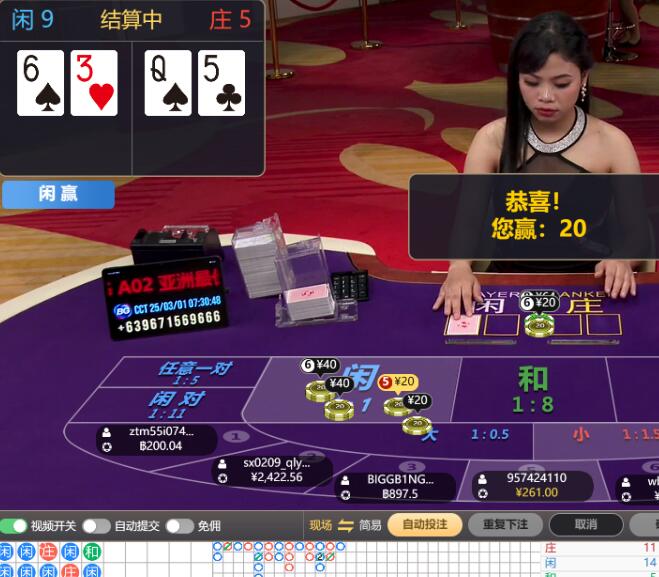The width and height of the screenshot is (659, 577).
Task: View seat of player sx0209_qly
Action: pyautogui.click(x=271, y=470)
